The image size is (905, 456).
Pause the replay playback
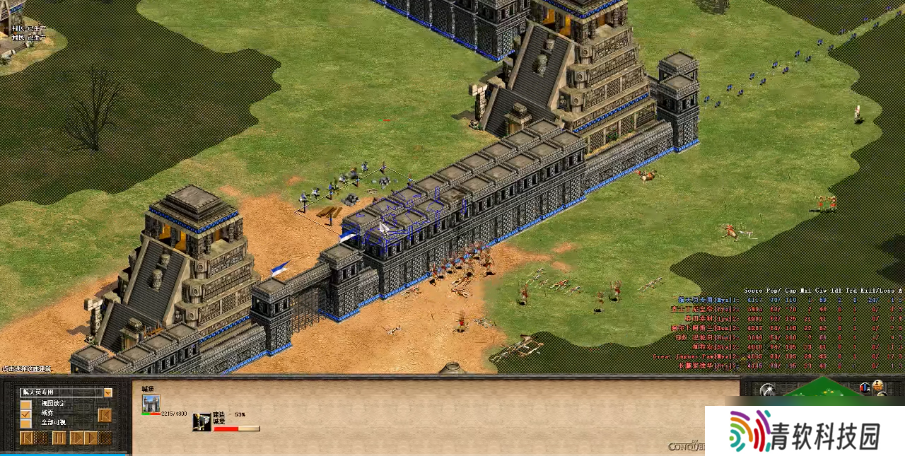58,438
